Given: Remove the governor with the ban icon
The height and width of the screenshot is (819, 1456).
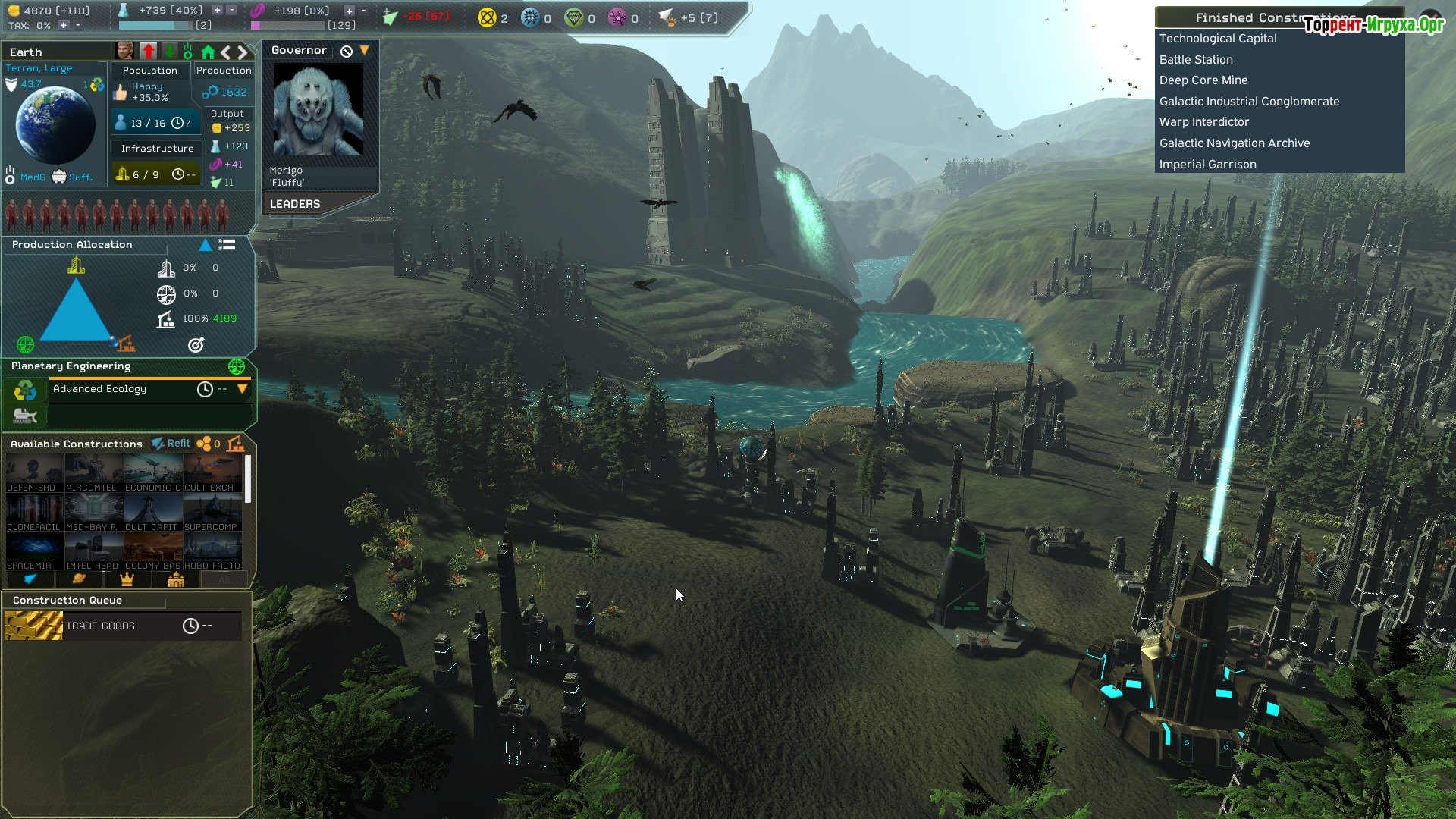Looking at the screenshot, I should (x=347, y=51).
